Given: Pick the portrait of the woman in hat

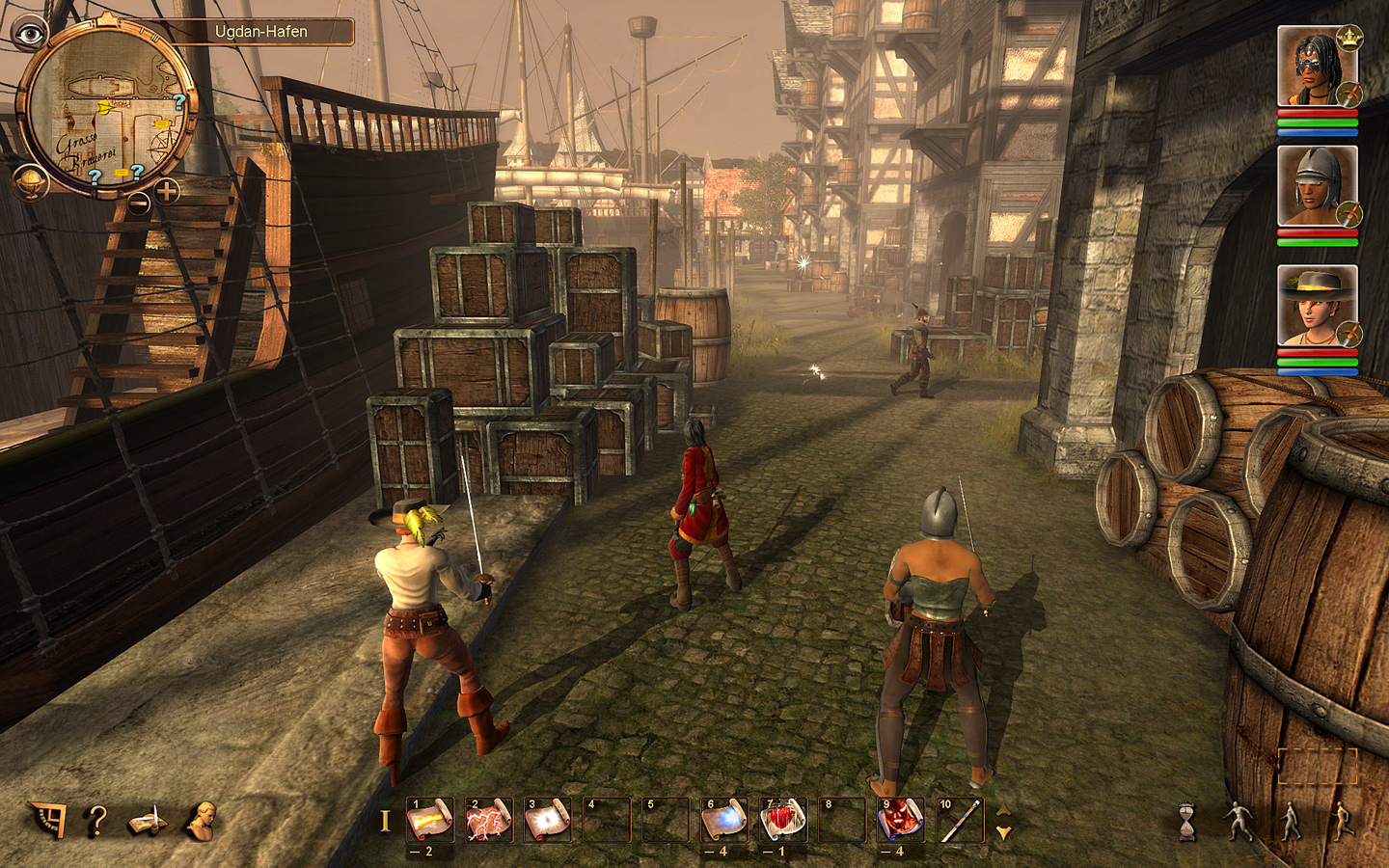Looking at the screenshot, I should tap(1316, 306).
